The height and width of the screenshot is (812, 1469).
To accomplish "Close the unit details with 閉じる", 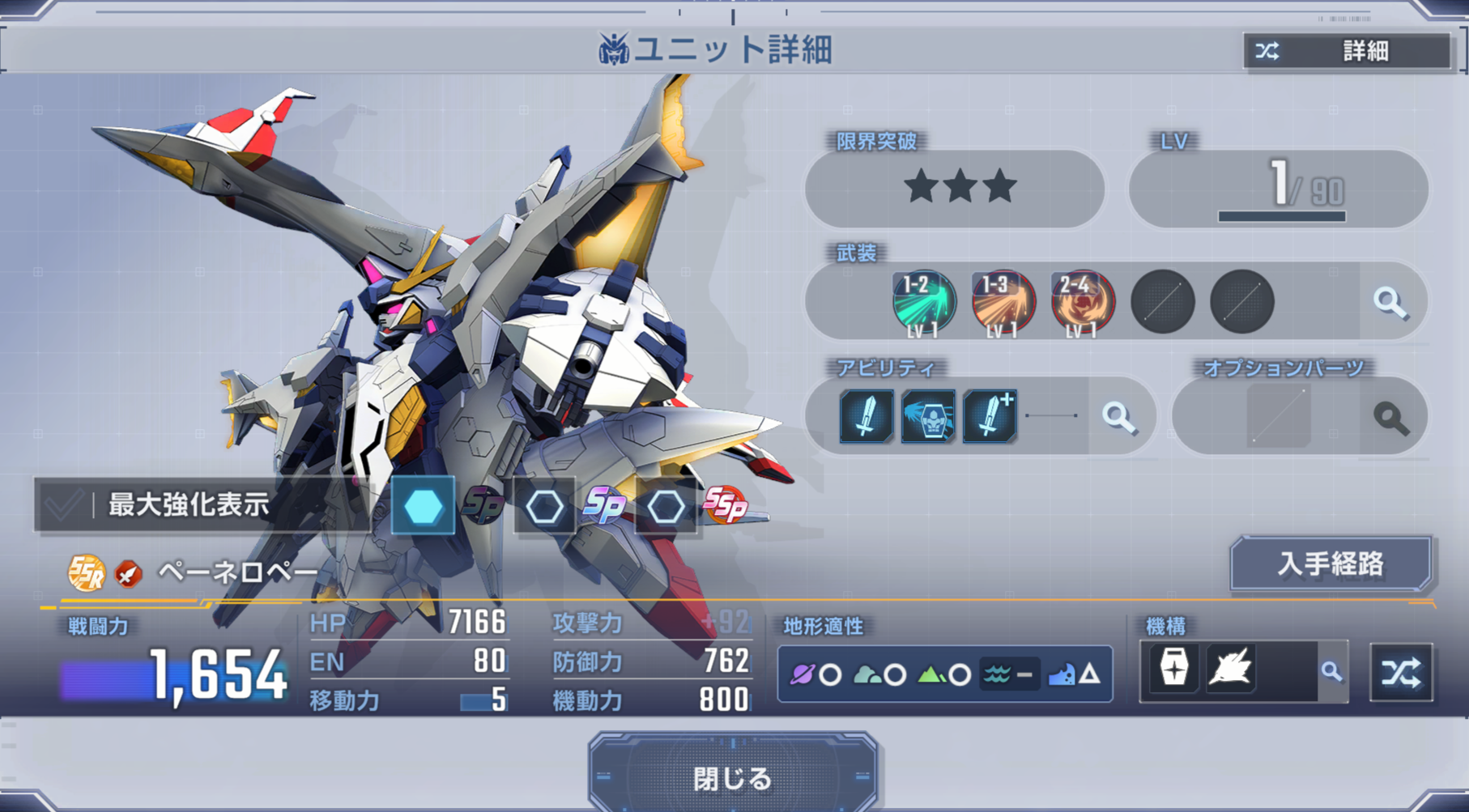I will coord(733,777).
